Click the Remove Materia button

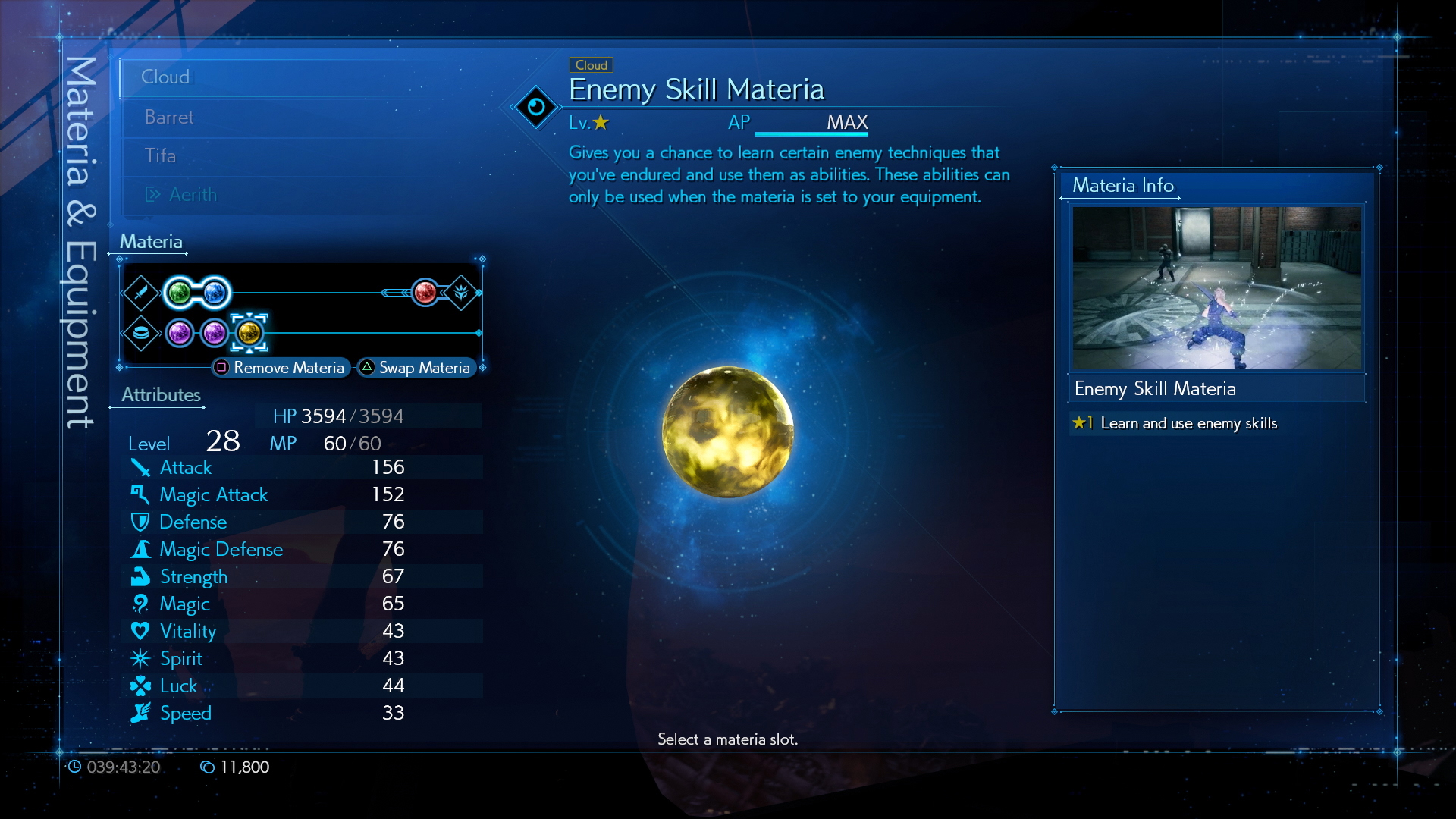(281, 367)
